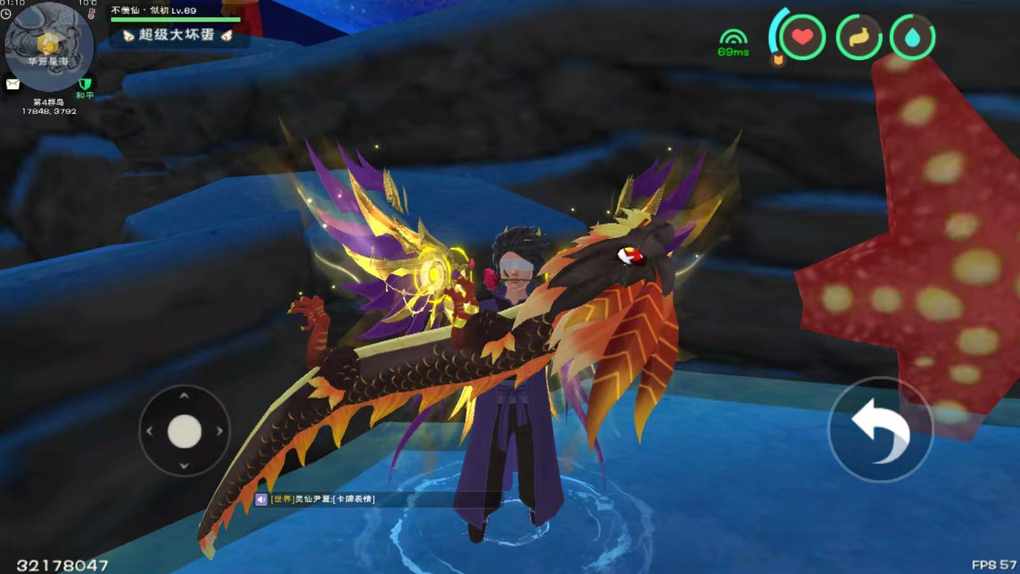Tap the curved return arrow button
This screenshot has width=1020, height=574.
tap(880, 430)
